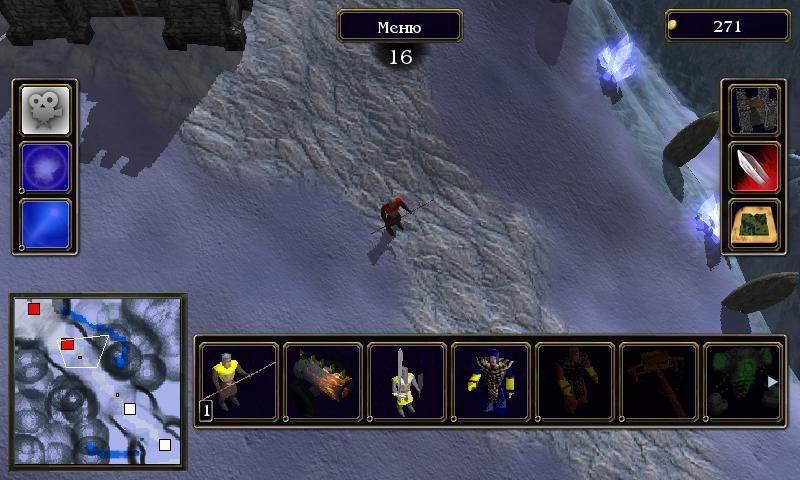The height and width of the screenshot is (480, 800).
Task: Choose the spiked battering ram unit
Action: (323, 380)
